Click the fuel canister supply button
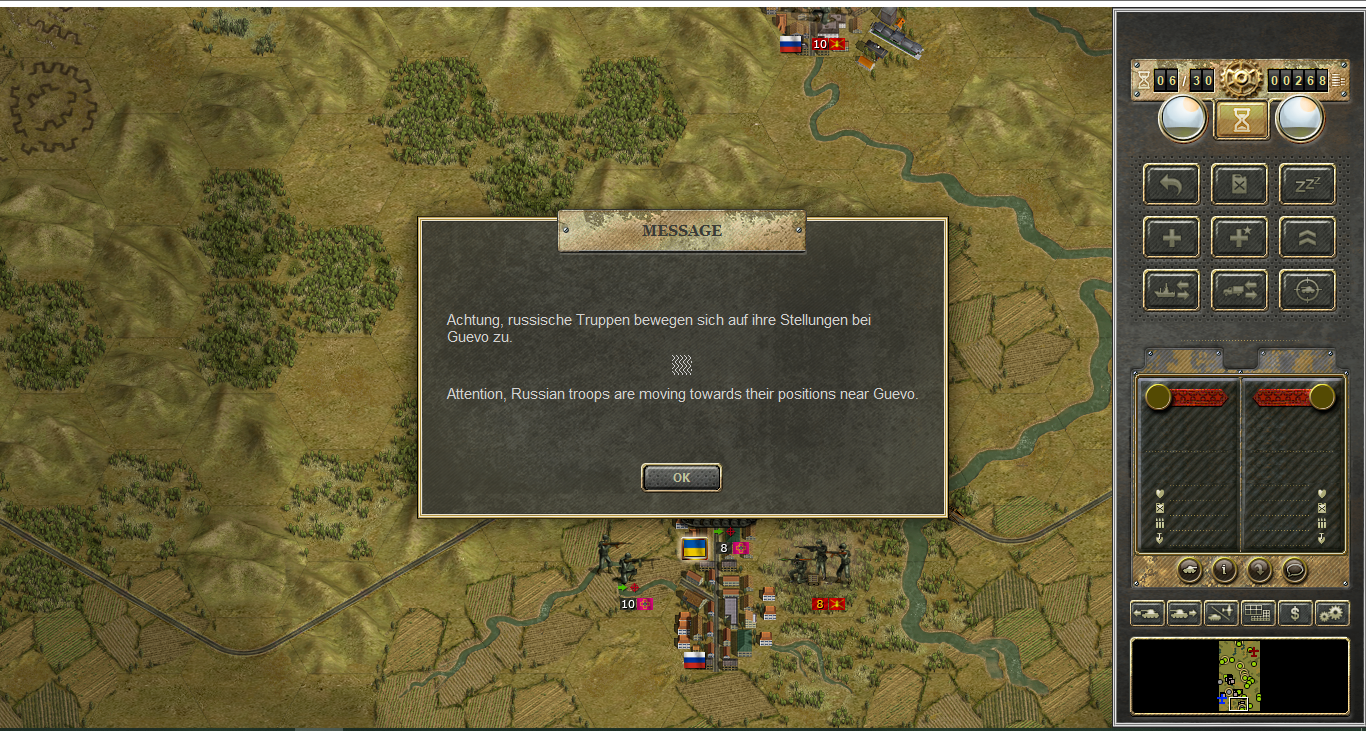This screenshot has width=1366, height=731. pyautogui.click(x=1239, y=184)
